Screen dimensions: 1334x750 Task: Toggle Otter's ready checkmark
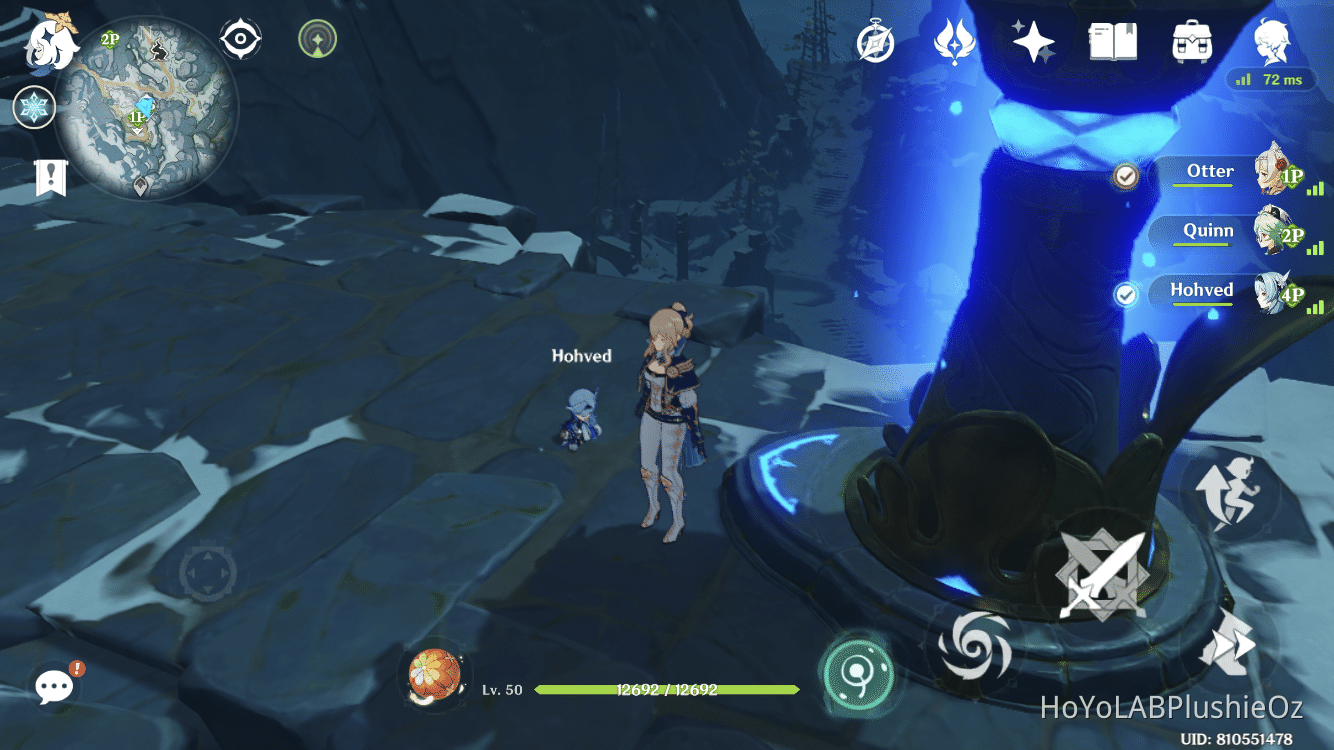point(1127,176)
